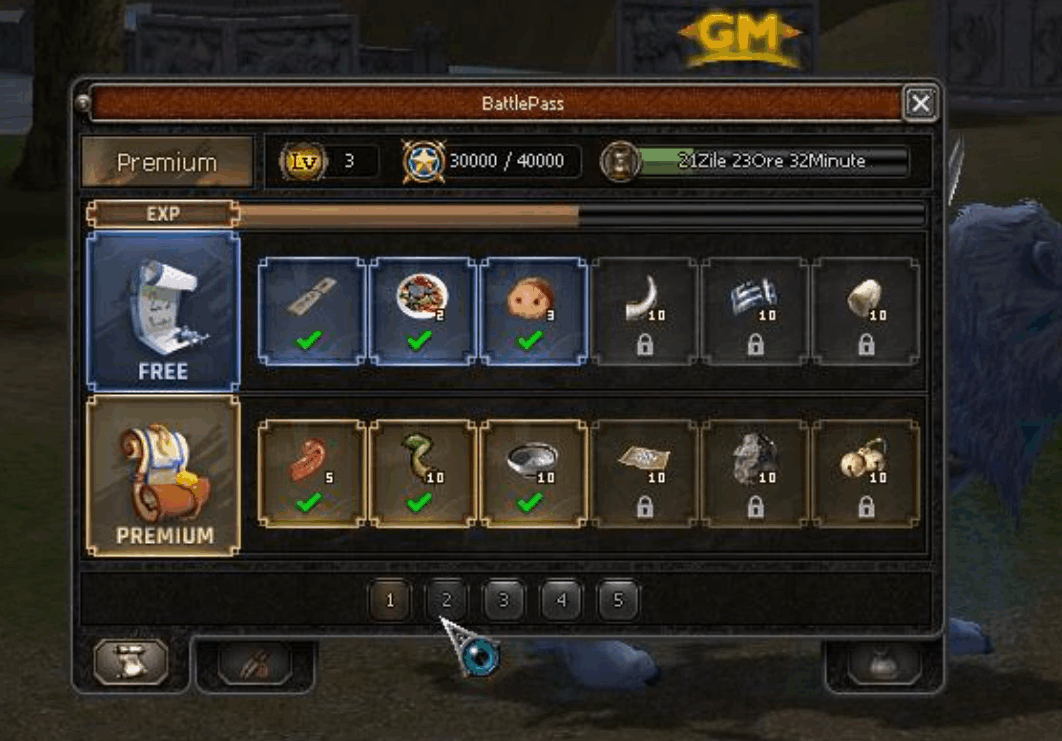Select the locked map paper reward

(x=644, y=473)
